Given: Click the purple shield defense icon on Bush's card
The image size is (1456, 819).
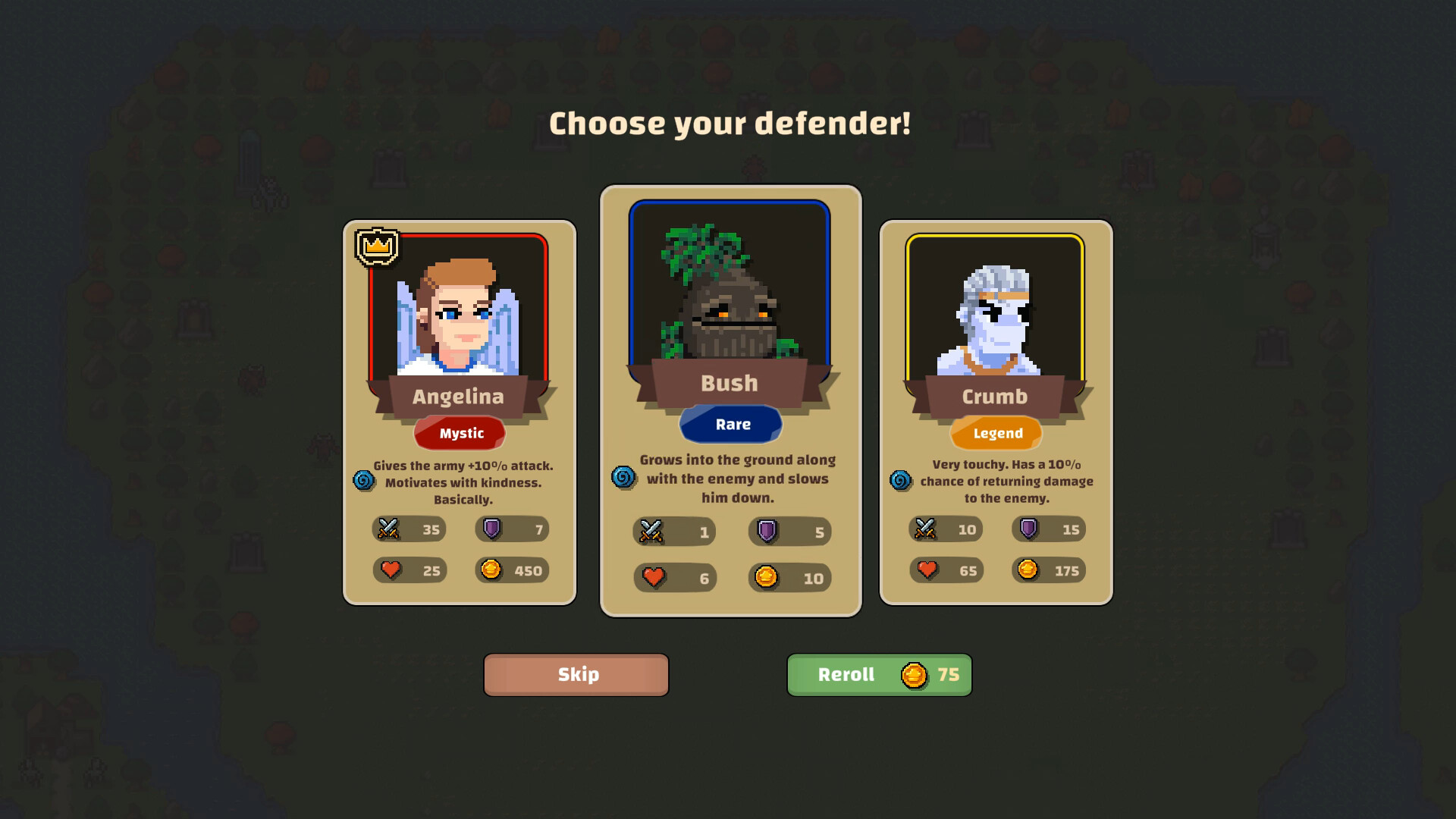Looking at the screenshot, I should coord(766,532).
